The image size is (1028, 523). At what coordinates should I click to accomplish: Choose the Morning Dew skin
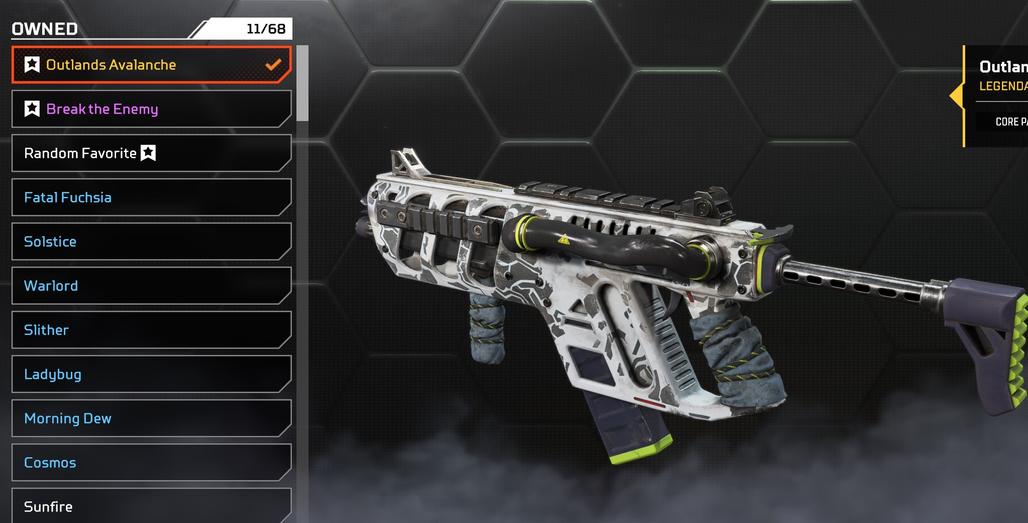[x=150, y=418]
